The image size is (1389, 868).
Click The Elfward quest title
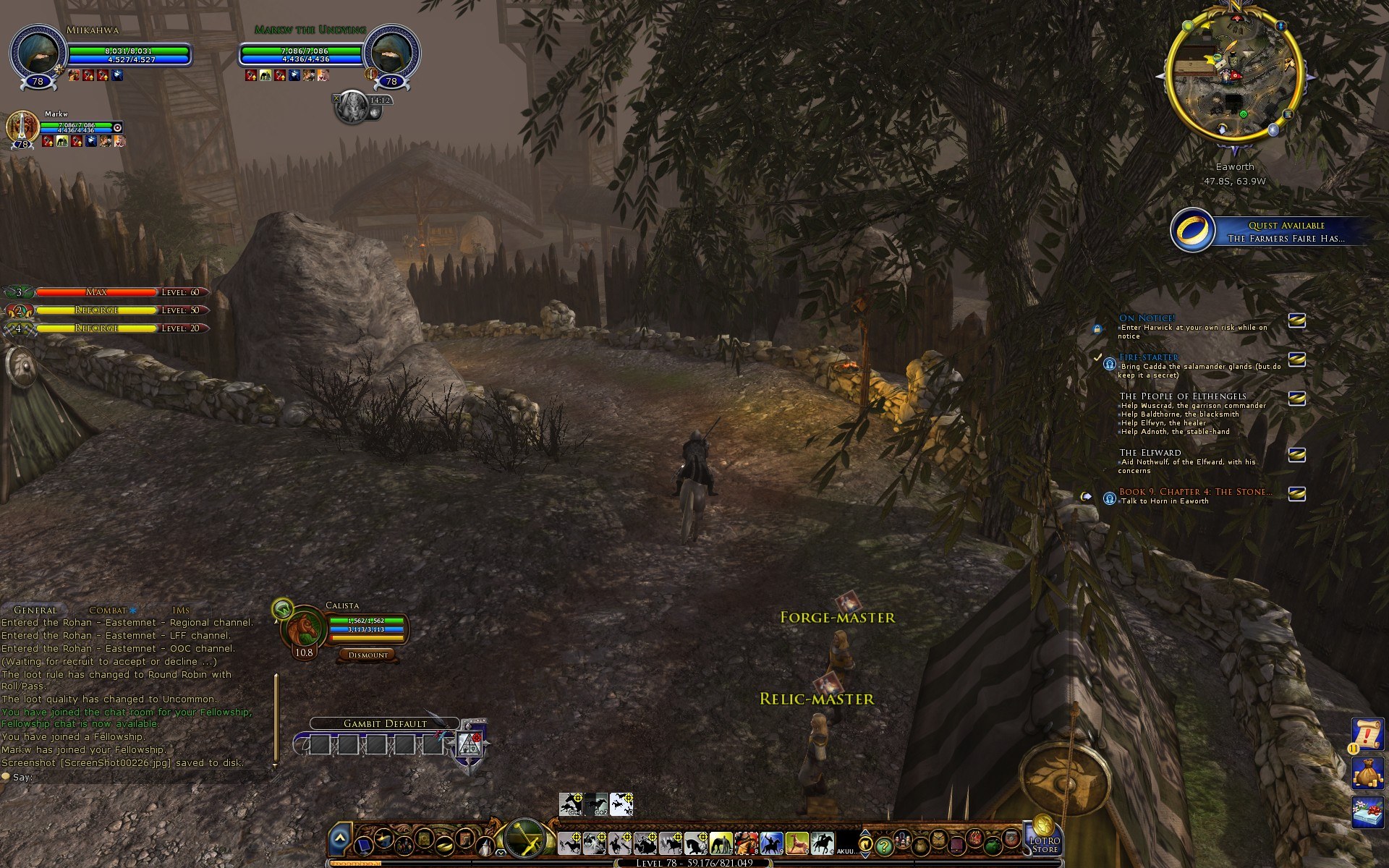pyautogui.click(x=1150, y=452)
